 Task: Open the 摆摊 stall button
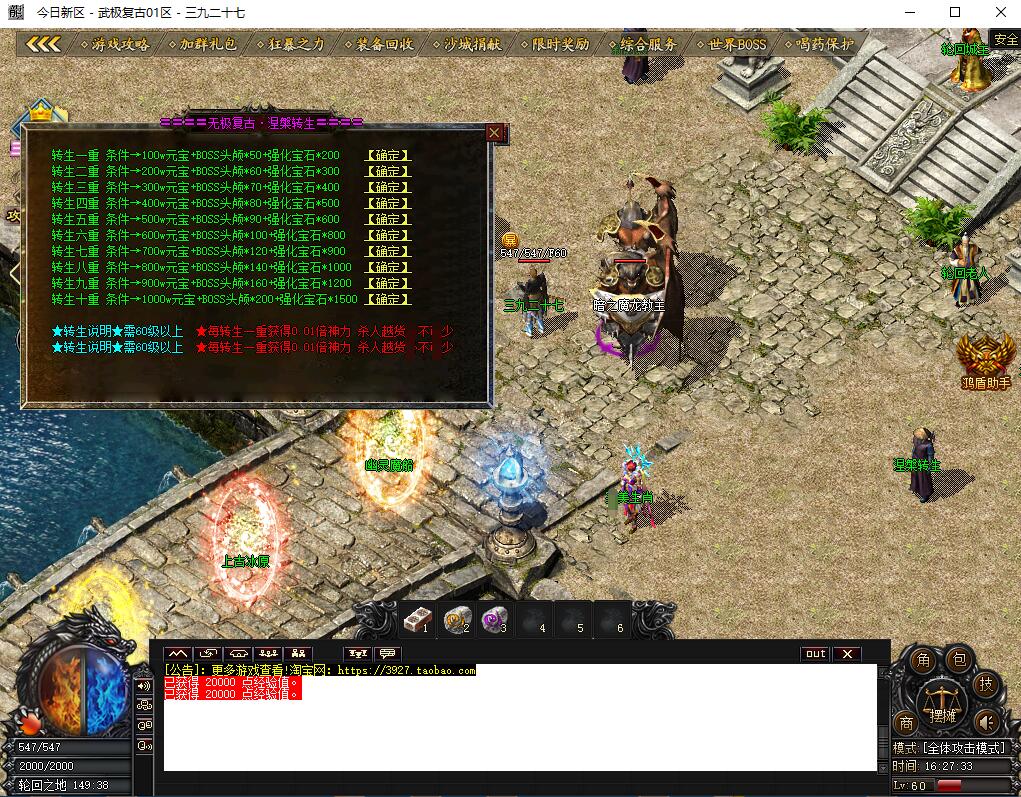[x=942, y=705]
